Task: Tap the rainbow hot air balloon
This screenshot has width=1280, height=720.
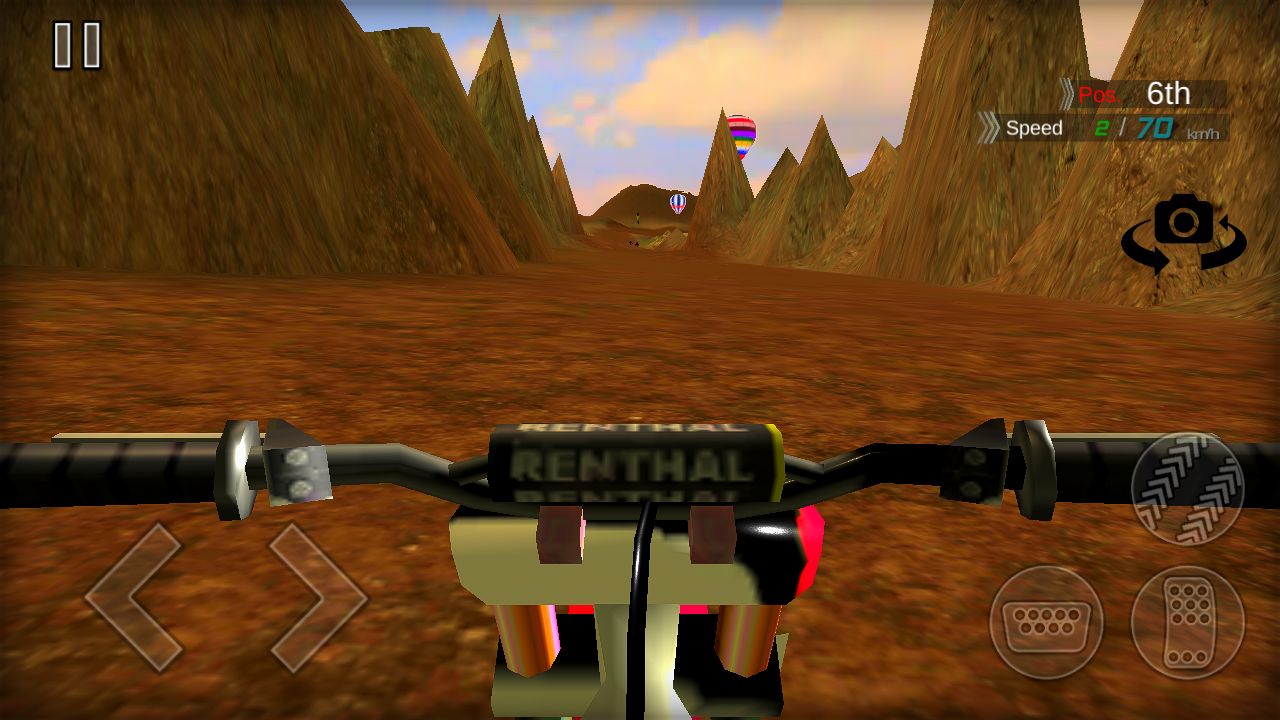Action: (740, 135)
